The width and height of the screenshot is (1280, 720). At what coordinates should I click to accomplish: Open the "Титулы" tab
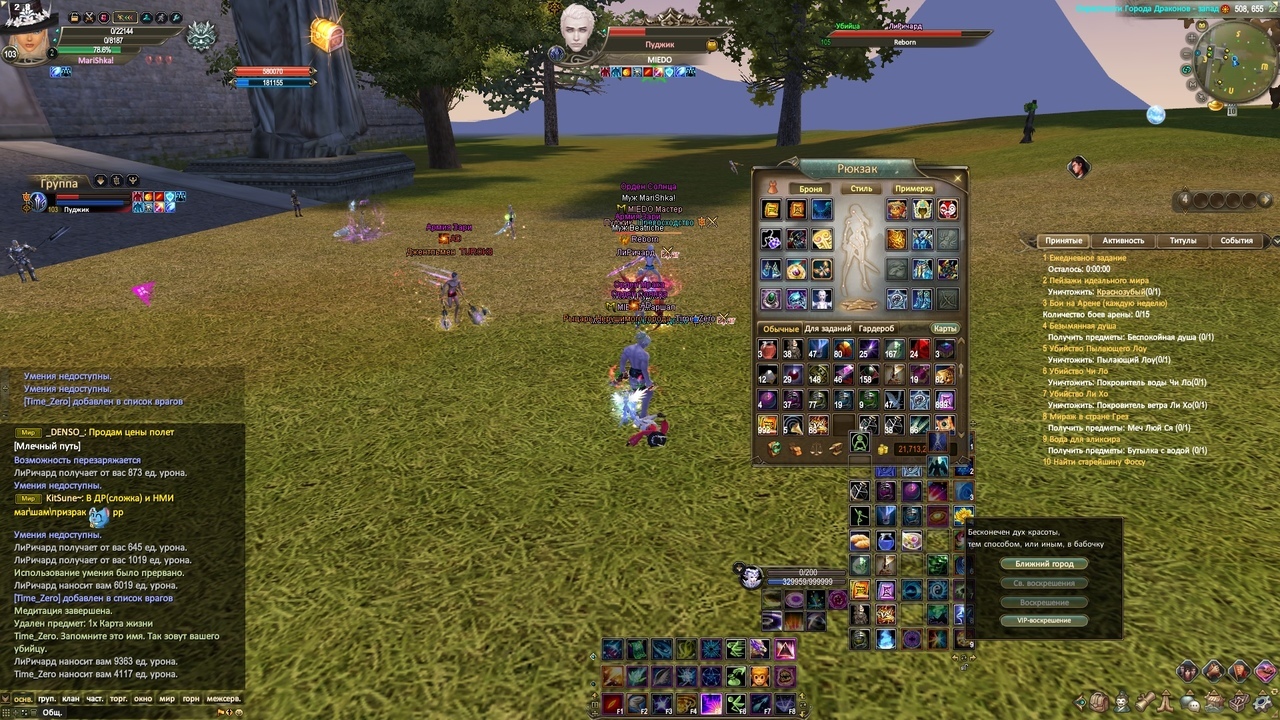[x=1183, y=241]
